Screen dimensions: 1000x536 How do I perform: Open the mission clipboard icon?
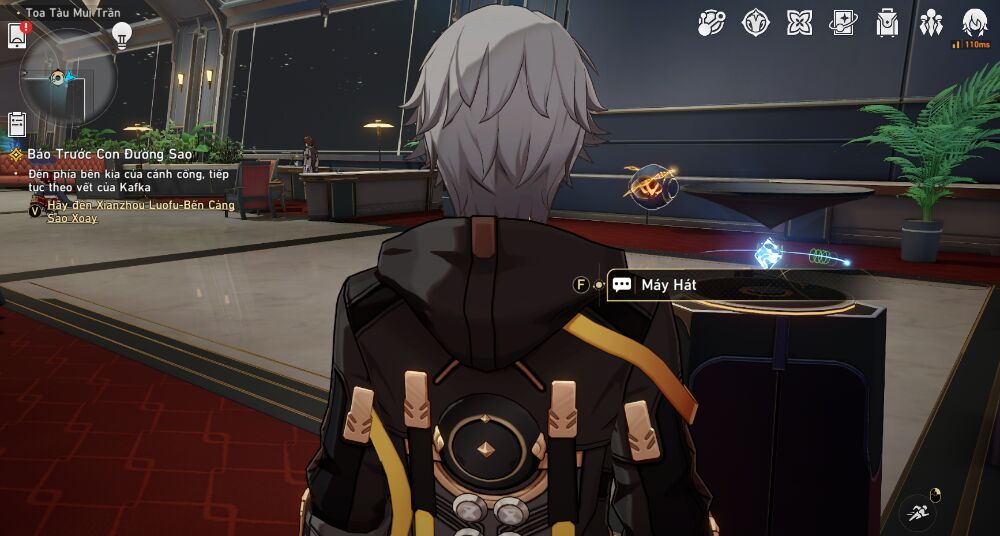(17, 124)
